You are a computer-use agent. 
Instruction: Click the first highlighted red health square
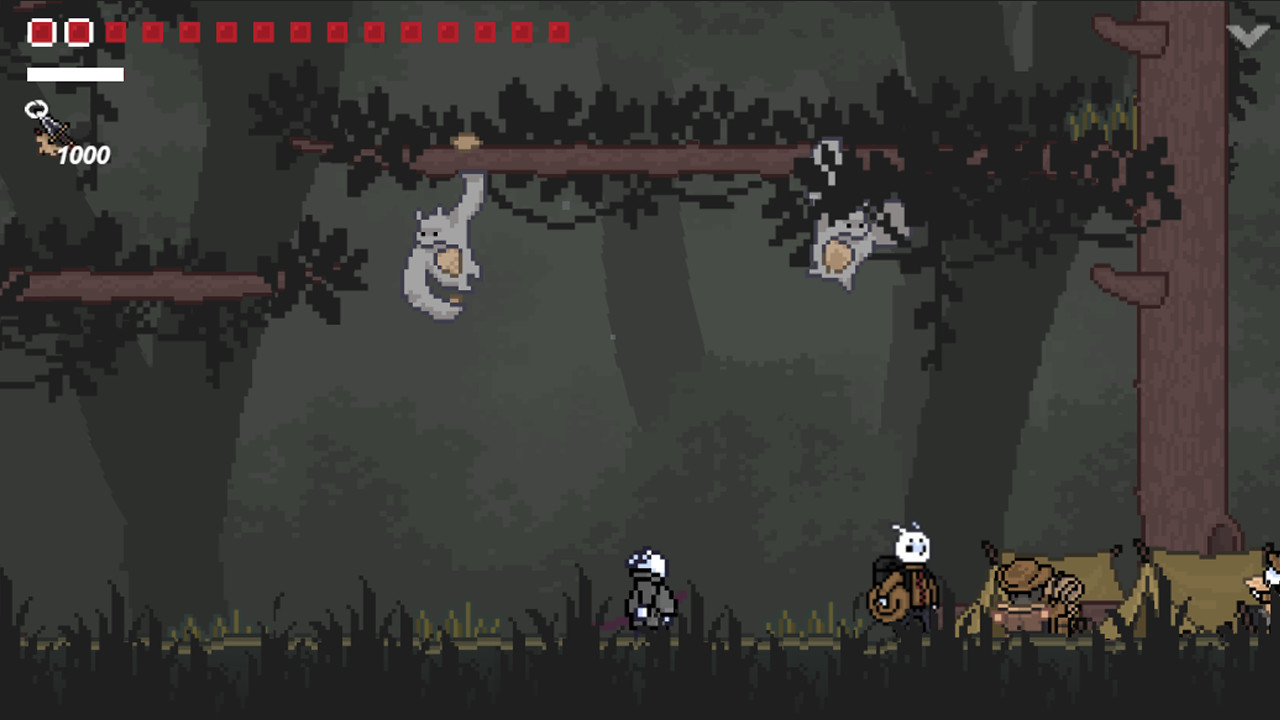tap(42, 32)
